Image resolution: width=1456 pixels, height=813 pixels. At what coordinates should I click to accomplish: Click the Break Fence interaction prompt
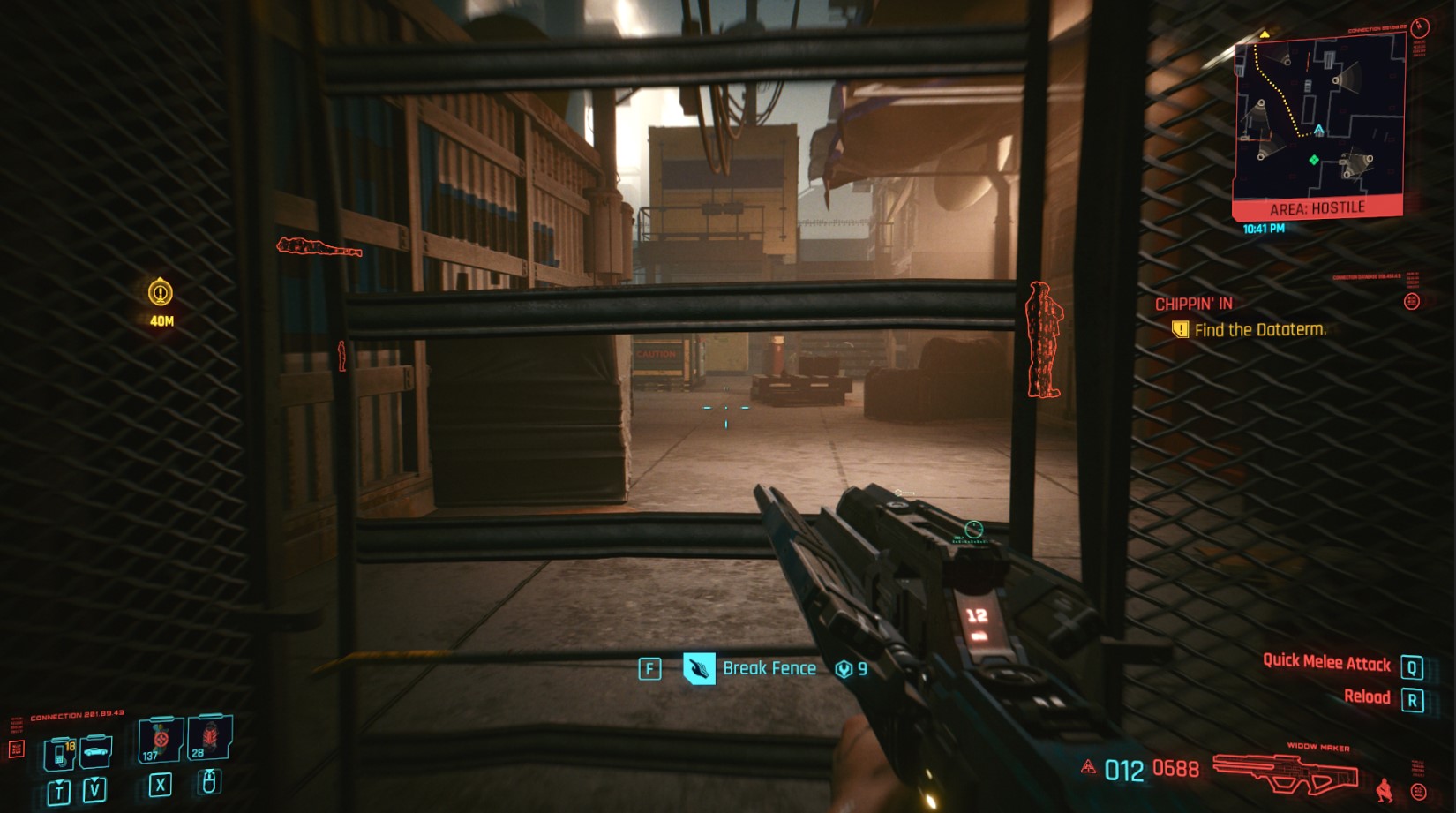click(769, 668)
